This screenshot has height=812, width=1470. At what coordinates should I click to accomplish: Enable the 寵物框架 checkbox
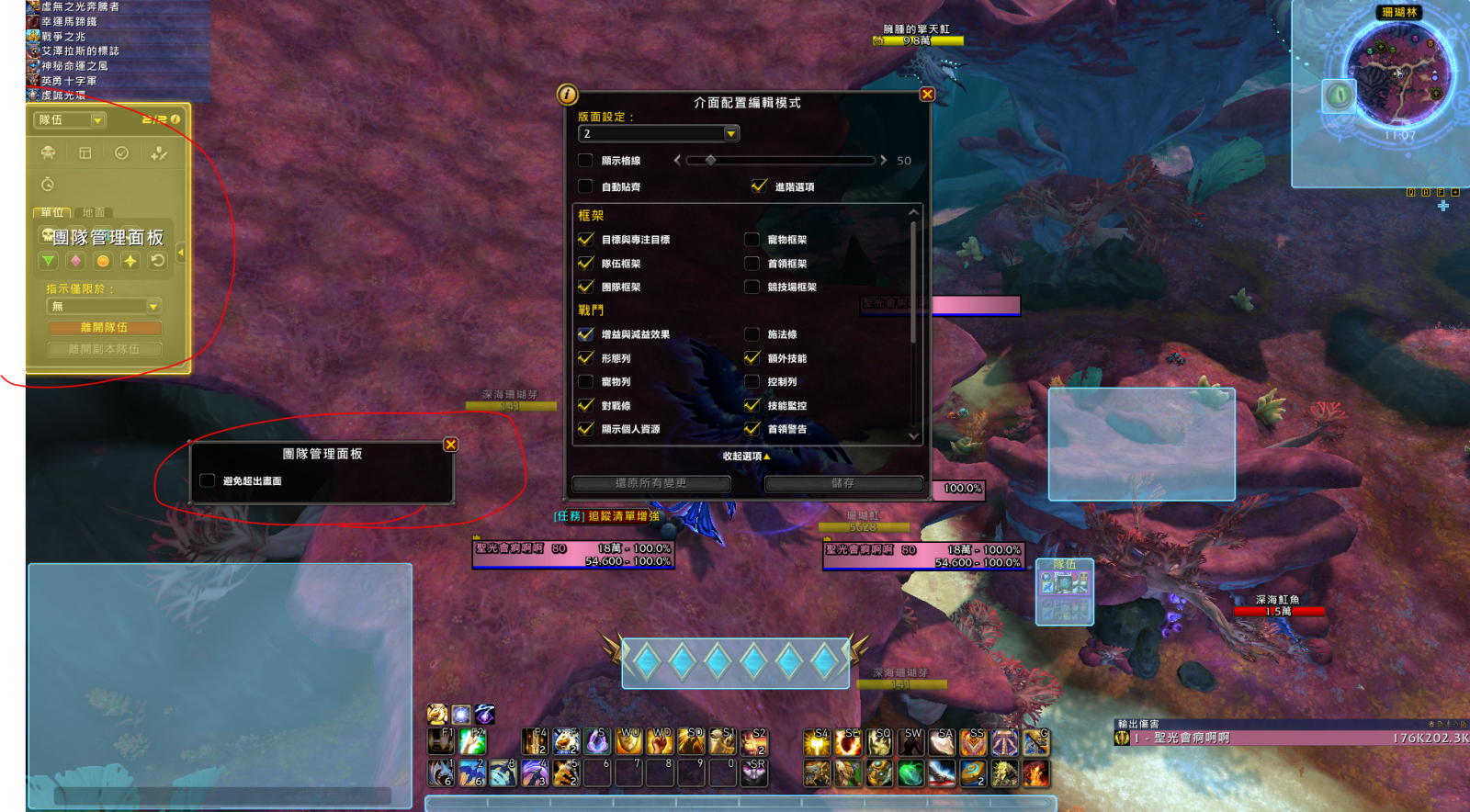pos(752,240)
